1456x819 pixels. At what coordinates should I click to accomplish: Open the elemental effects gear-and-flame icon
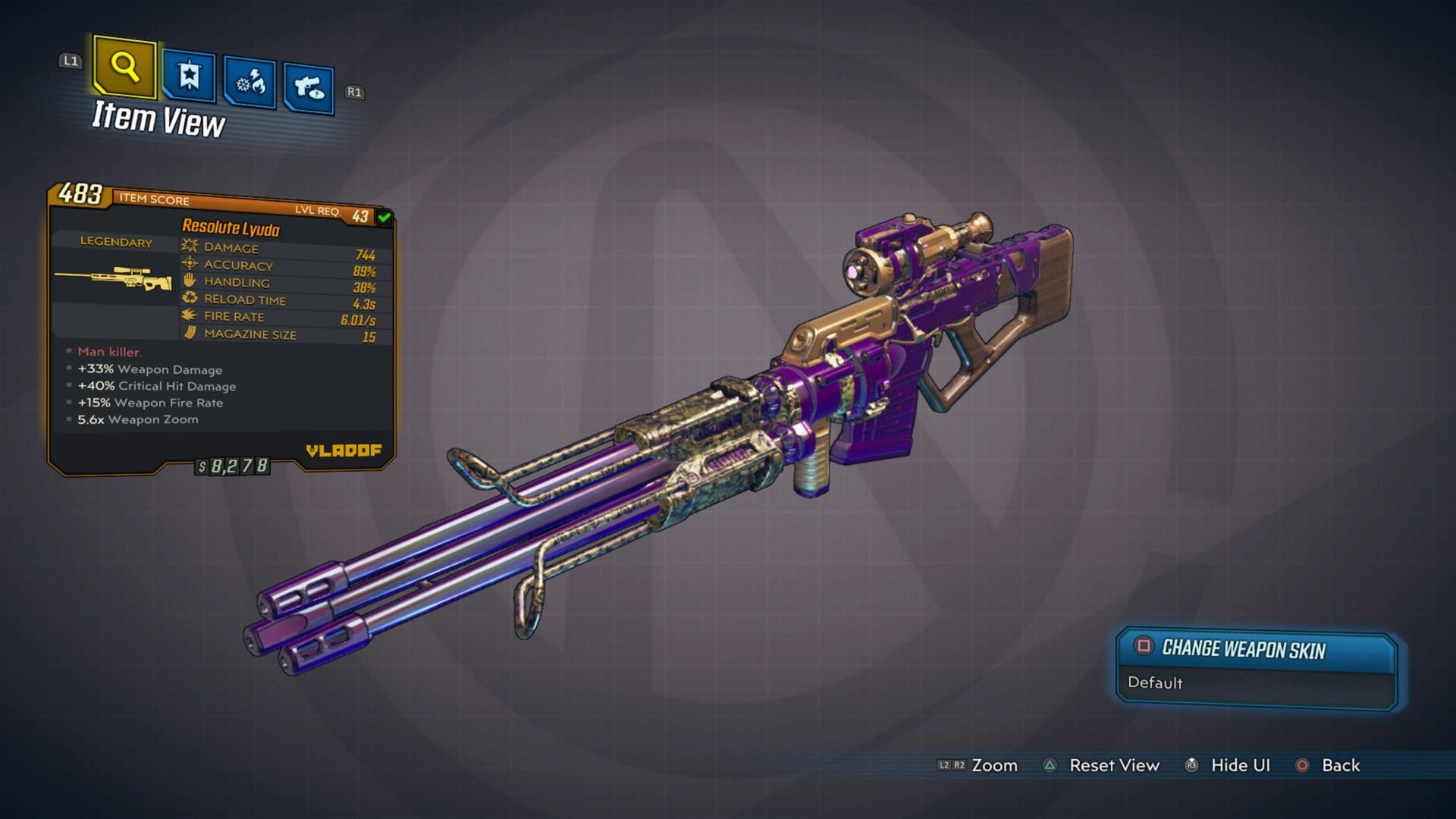coord(249,80)
